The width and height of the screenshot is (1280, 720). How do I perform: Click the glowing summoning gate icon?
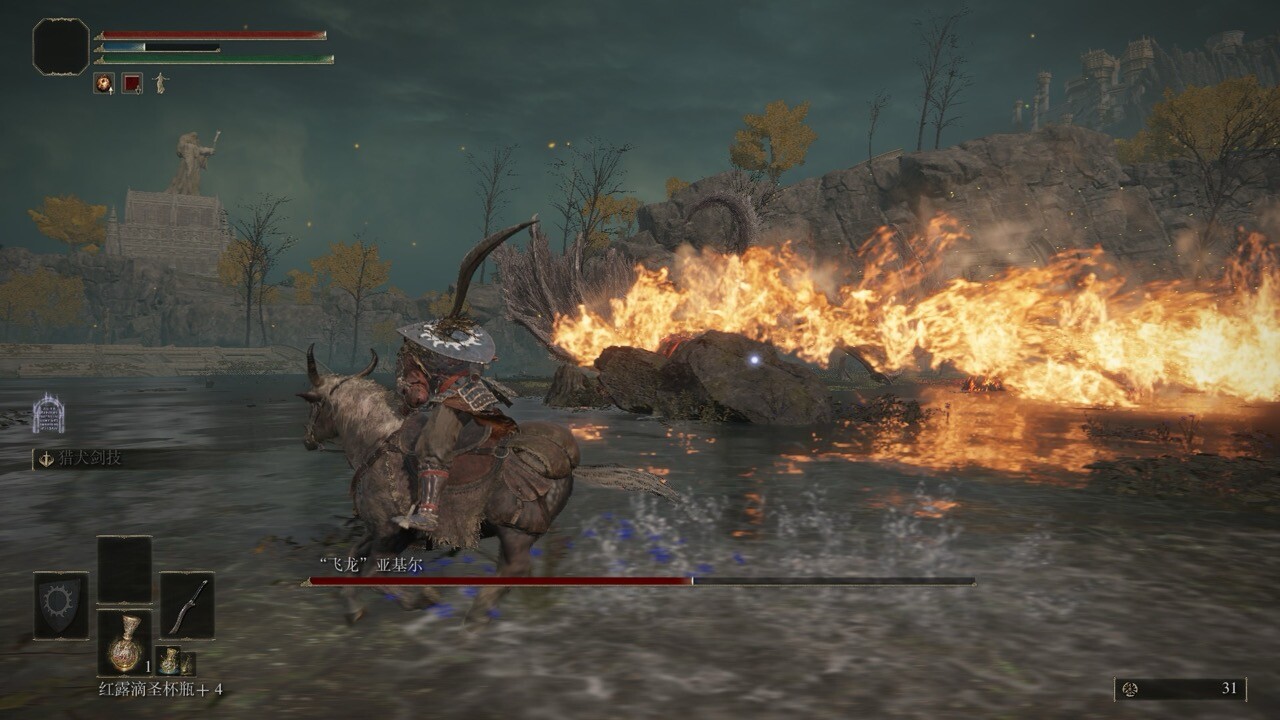coord(48,414)
